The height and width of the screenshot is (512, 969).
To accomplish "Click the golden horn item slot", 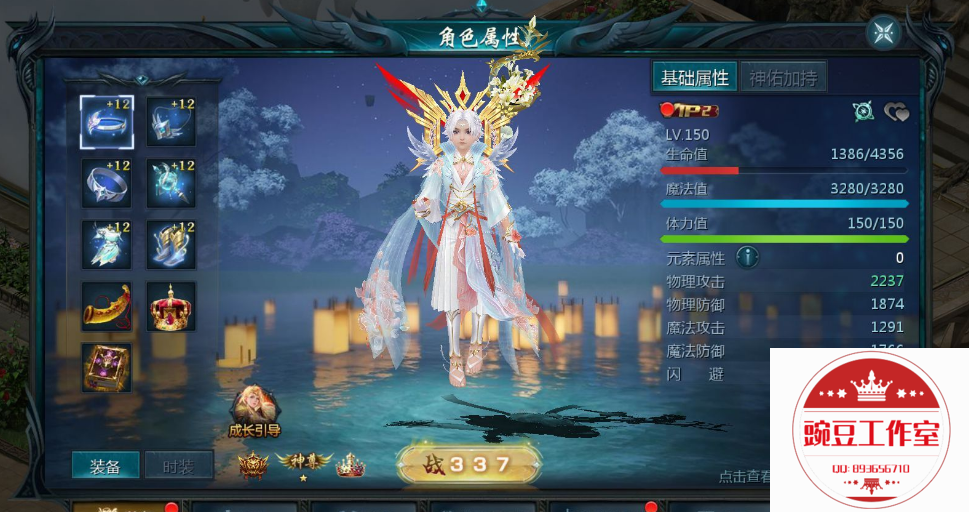I will 107,306.
